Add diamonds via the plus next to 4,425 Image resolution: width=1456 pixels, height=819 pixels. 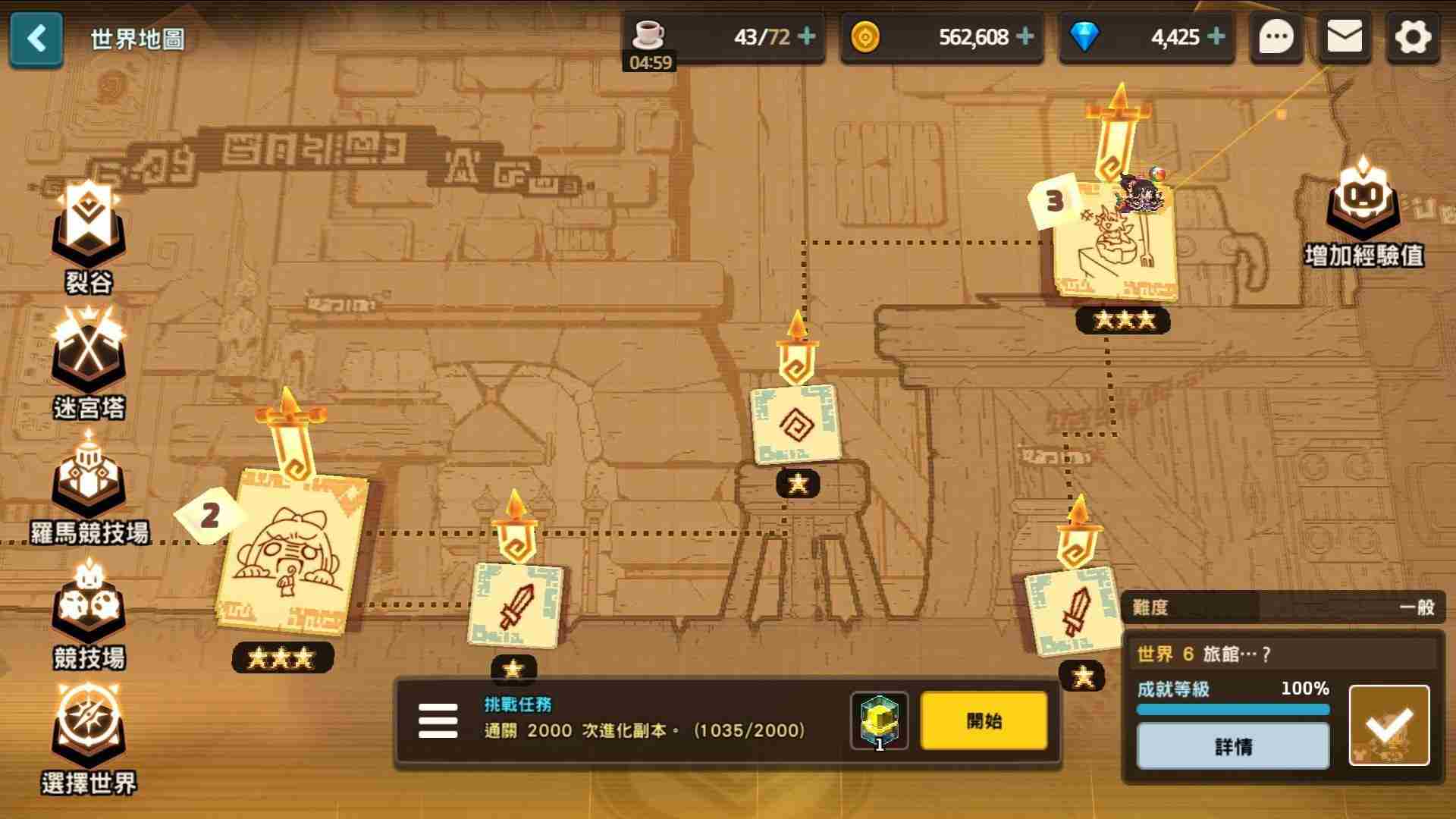[x=1216, y=36]
